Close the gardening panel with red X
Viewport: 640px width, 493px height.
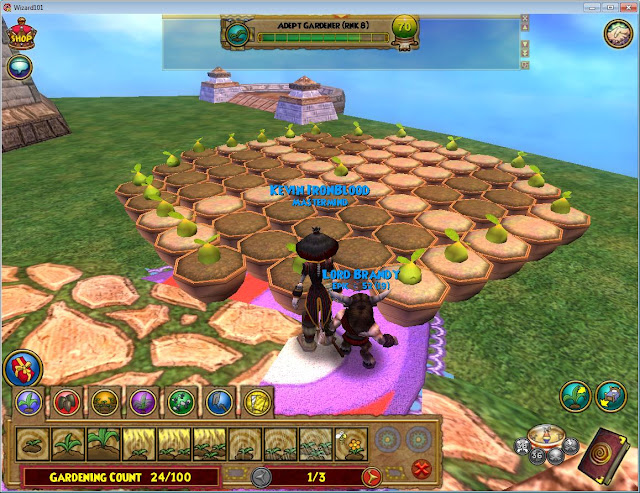420,468
